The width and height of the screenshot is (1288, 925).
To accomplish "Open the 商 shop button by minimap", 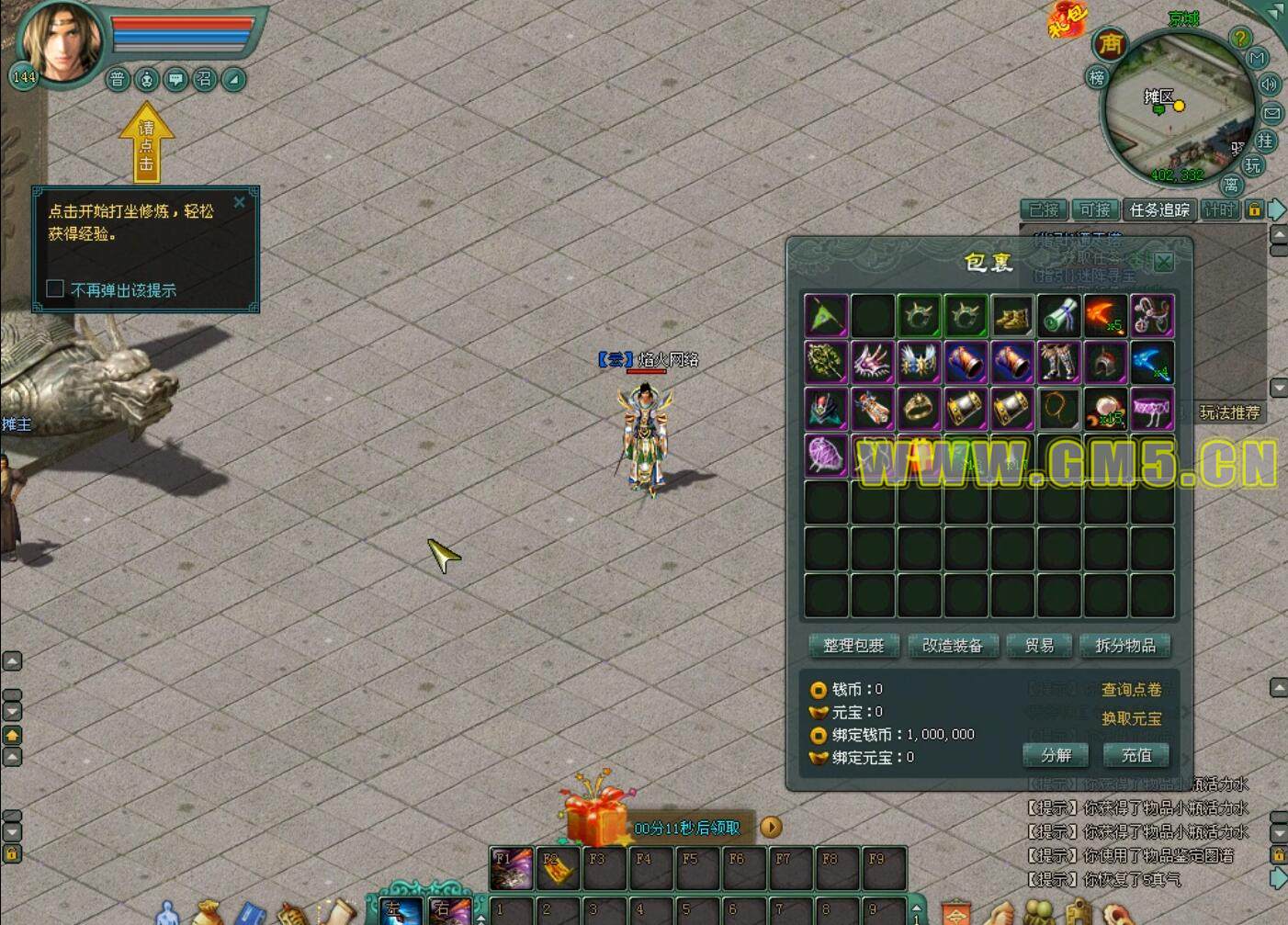I will point(1111,44).
